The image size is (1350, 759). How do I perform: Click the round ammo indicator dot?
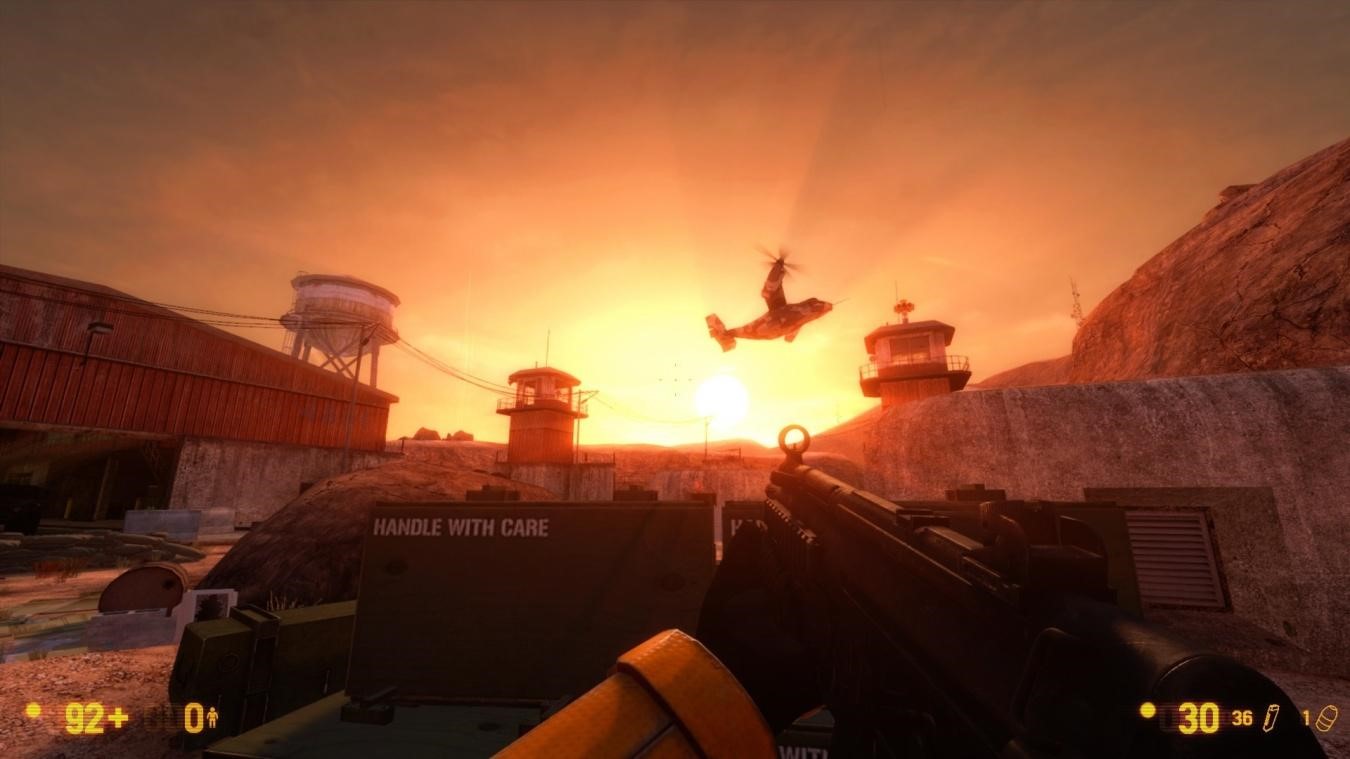(1147, 711)
